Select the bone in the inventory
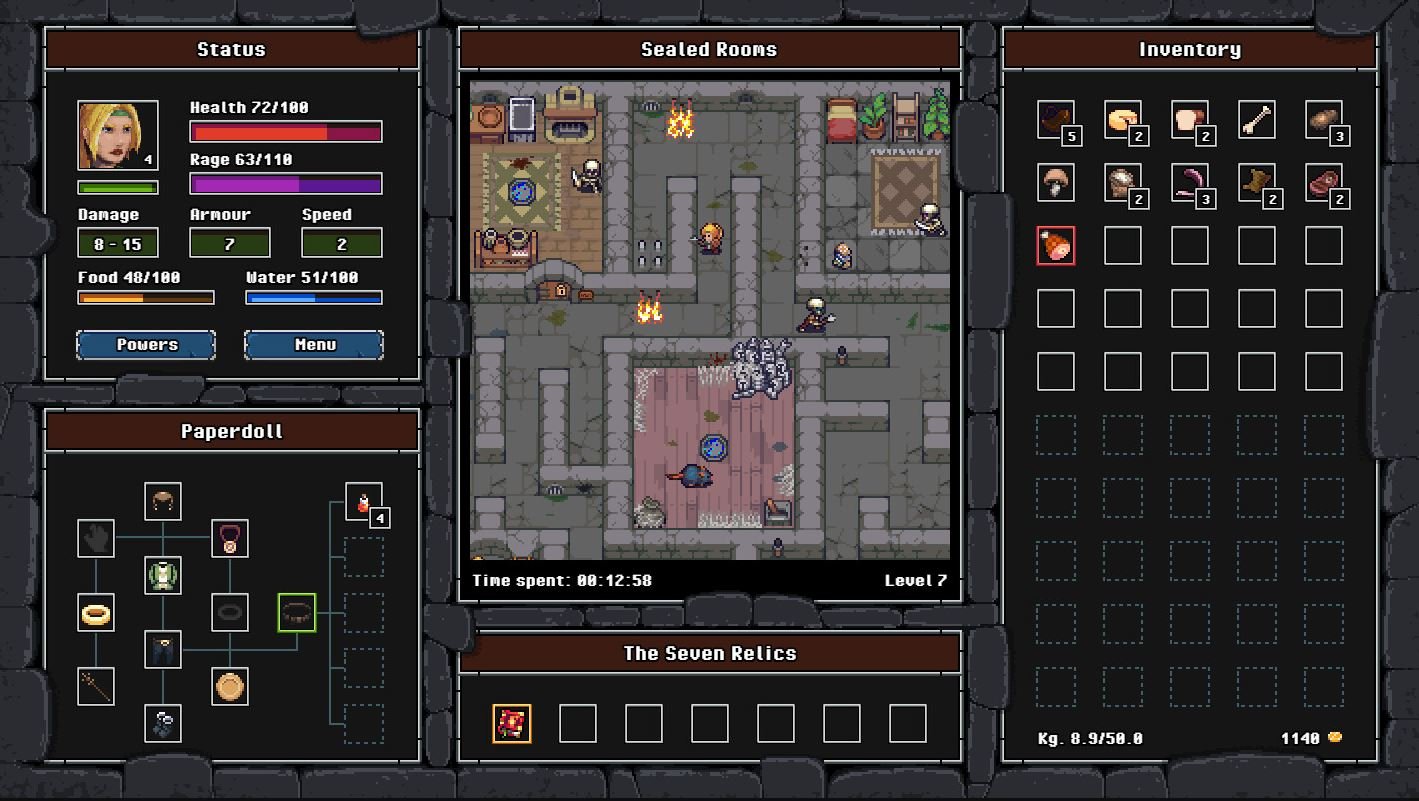 click(1256, 118)
